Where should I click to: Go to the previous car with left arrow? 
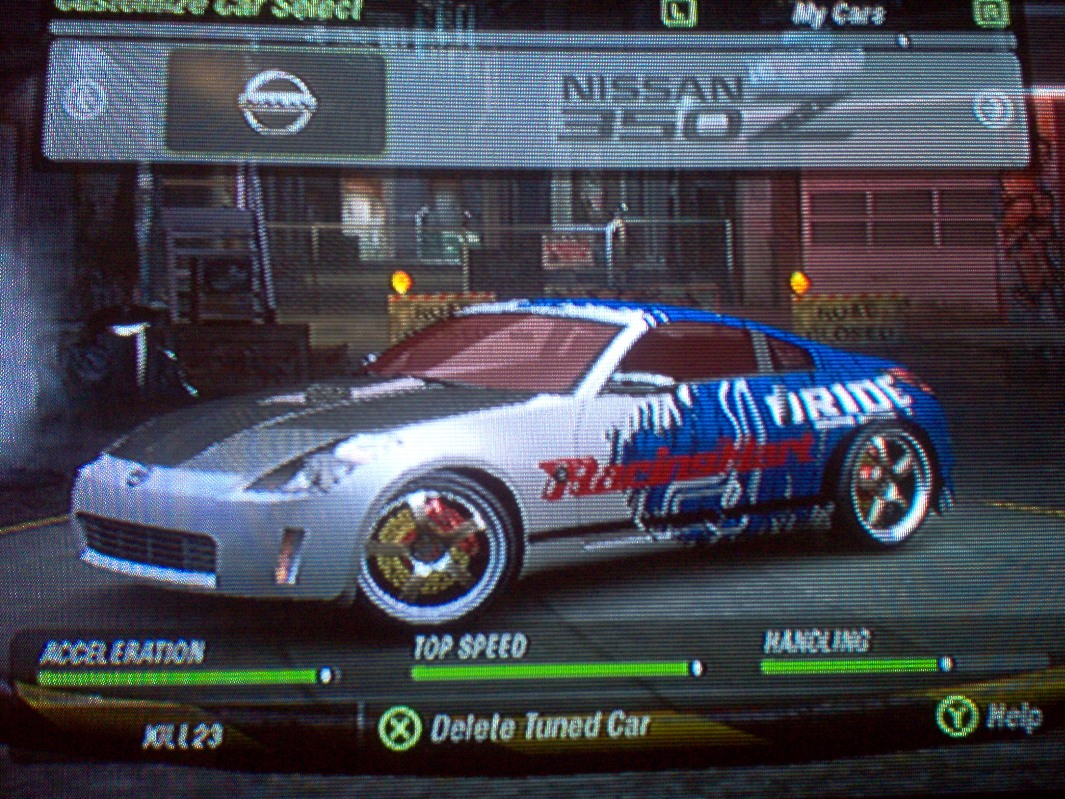[x=82, y=99]
